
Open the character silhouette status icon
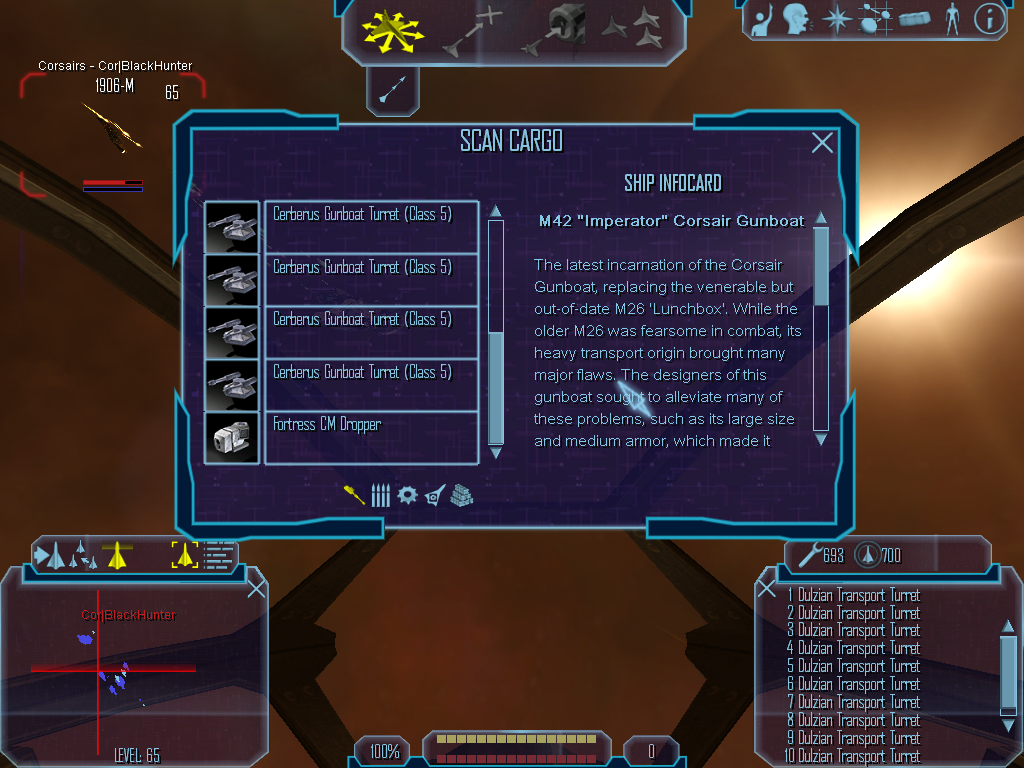951,18
